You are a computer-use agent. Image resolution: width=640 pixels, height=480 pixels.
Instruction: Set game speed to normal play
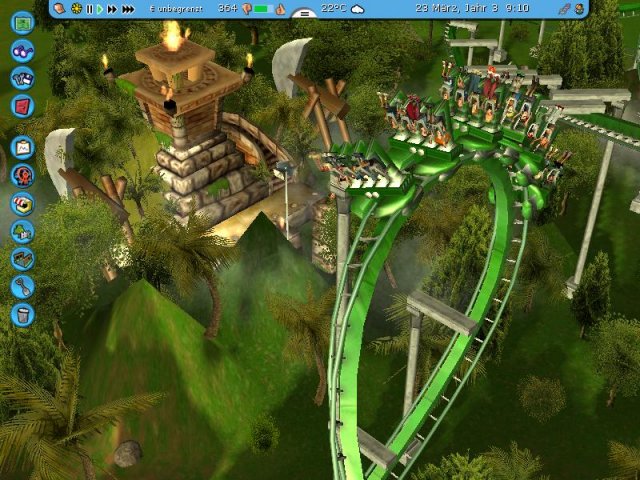pos(100,9)
